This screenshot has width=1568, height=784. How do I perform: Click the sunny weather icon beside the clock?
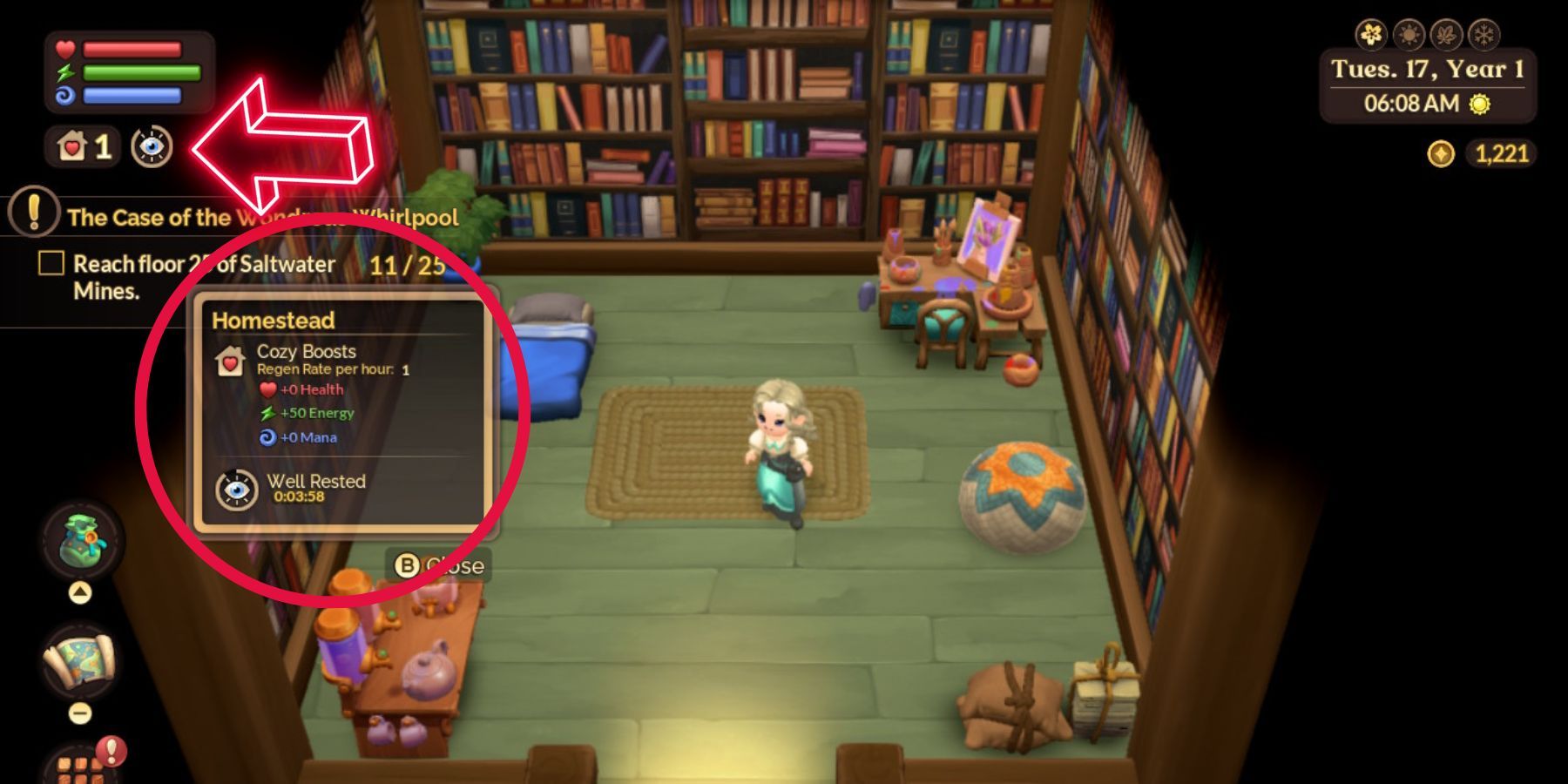click(1481, 105)
